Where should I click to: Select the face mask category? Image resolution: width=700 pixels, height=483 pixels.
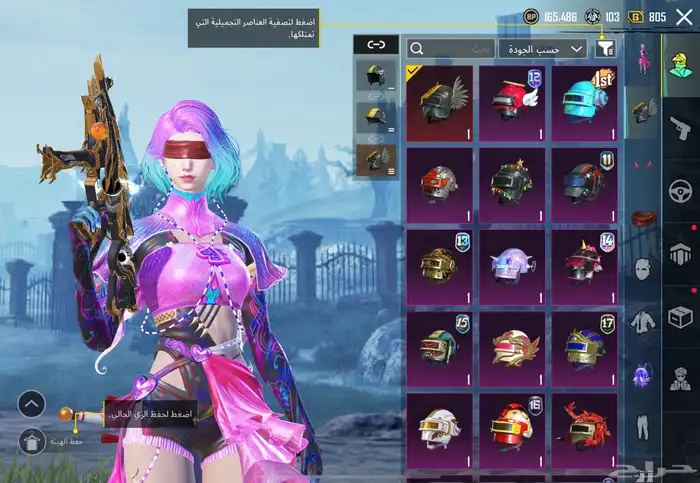click(x=642, y=268)
